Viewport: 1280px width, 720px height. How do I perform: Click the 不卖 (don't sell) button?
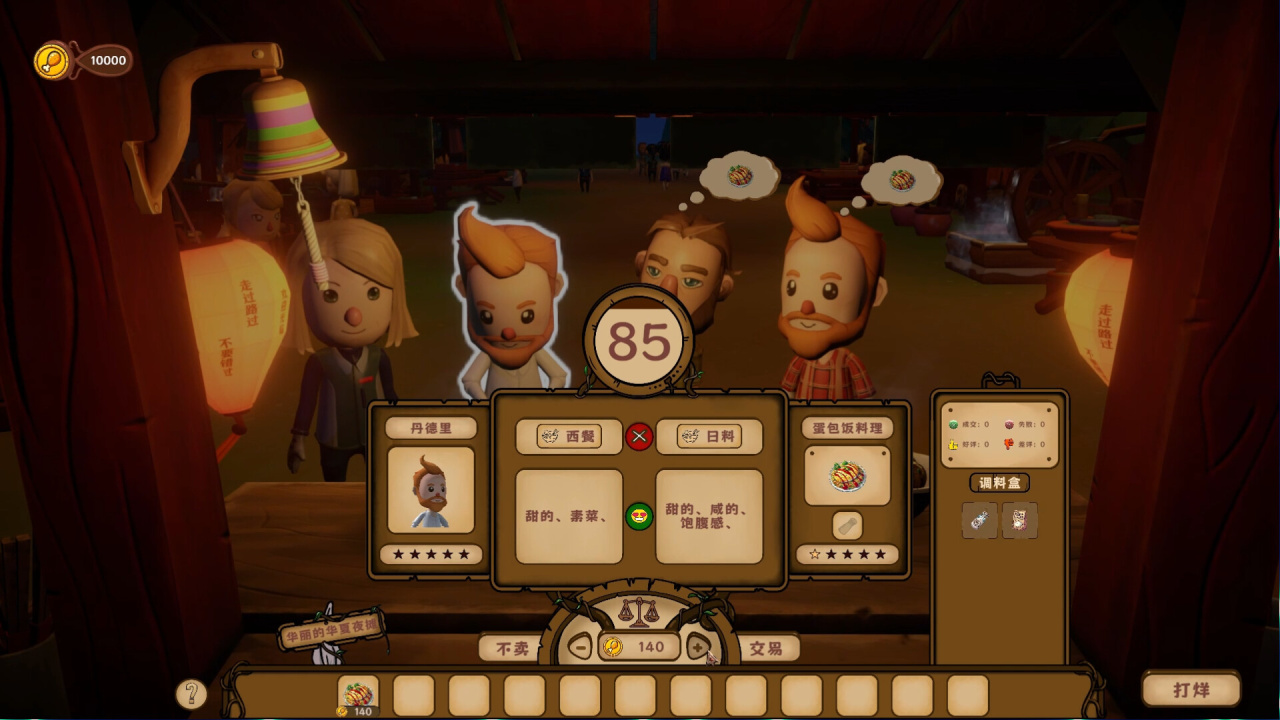point(512,648)
